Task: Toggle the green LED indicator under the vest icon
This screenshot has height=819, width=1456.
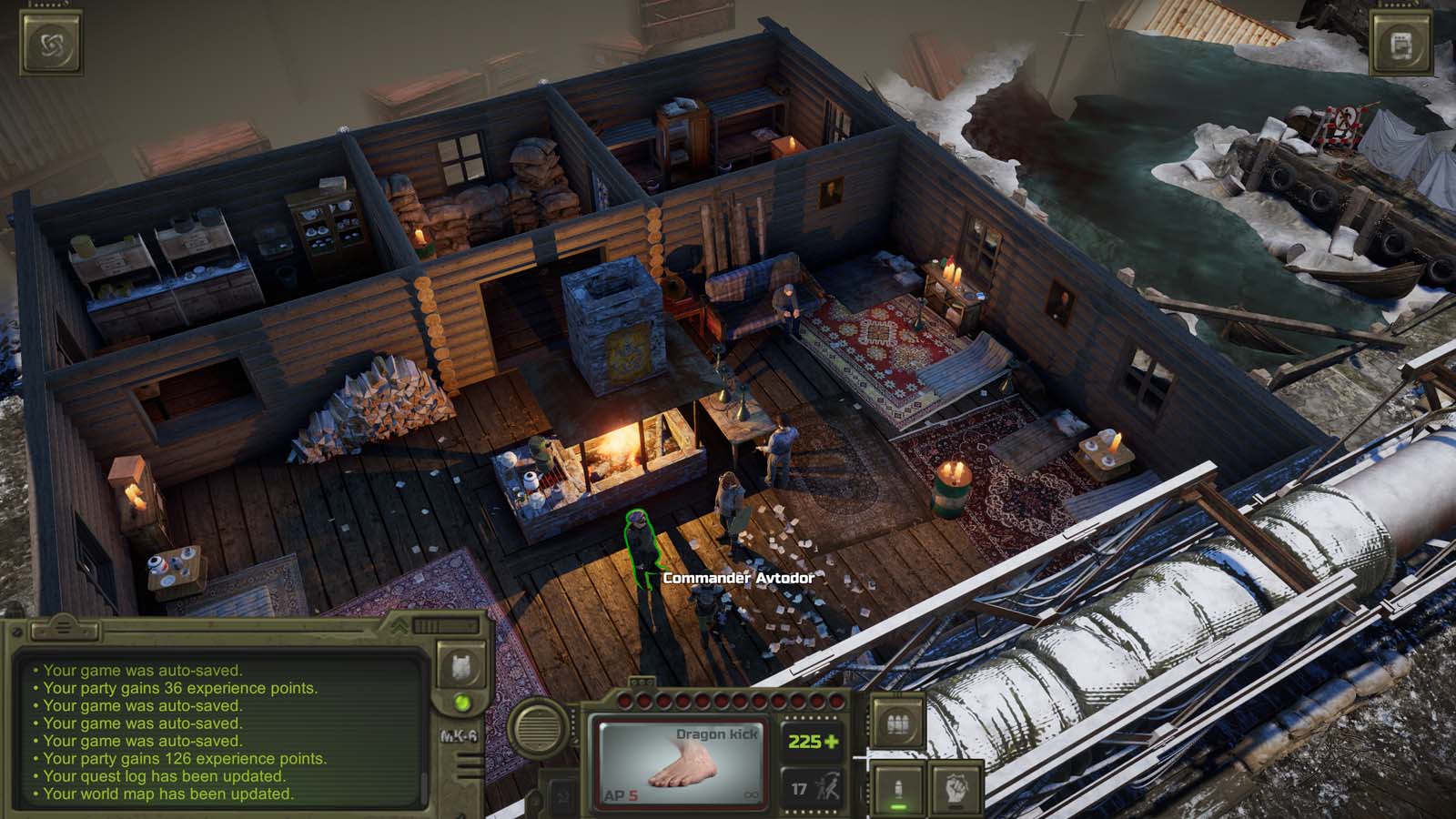Action: [461, 703]
